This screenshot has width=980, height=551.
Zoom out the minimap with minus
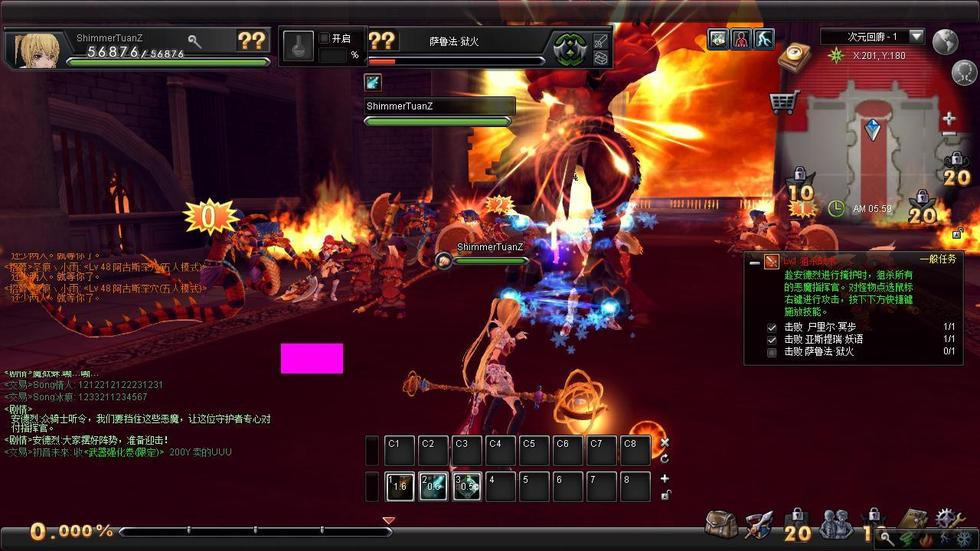[948, 137]
